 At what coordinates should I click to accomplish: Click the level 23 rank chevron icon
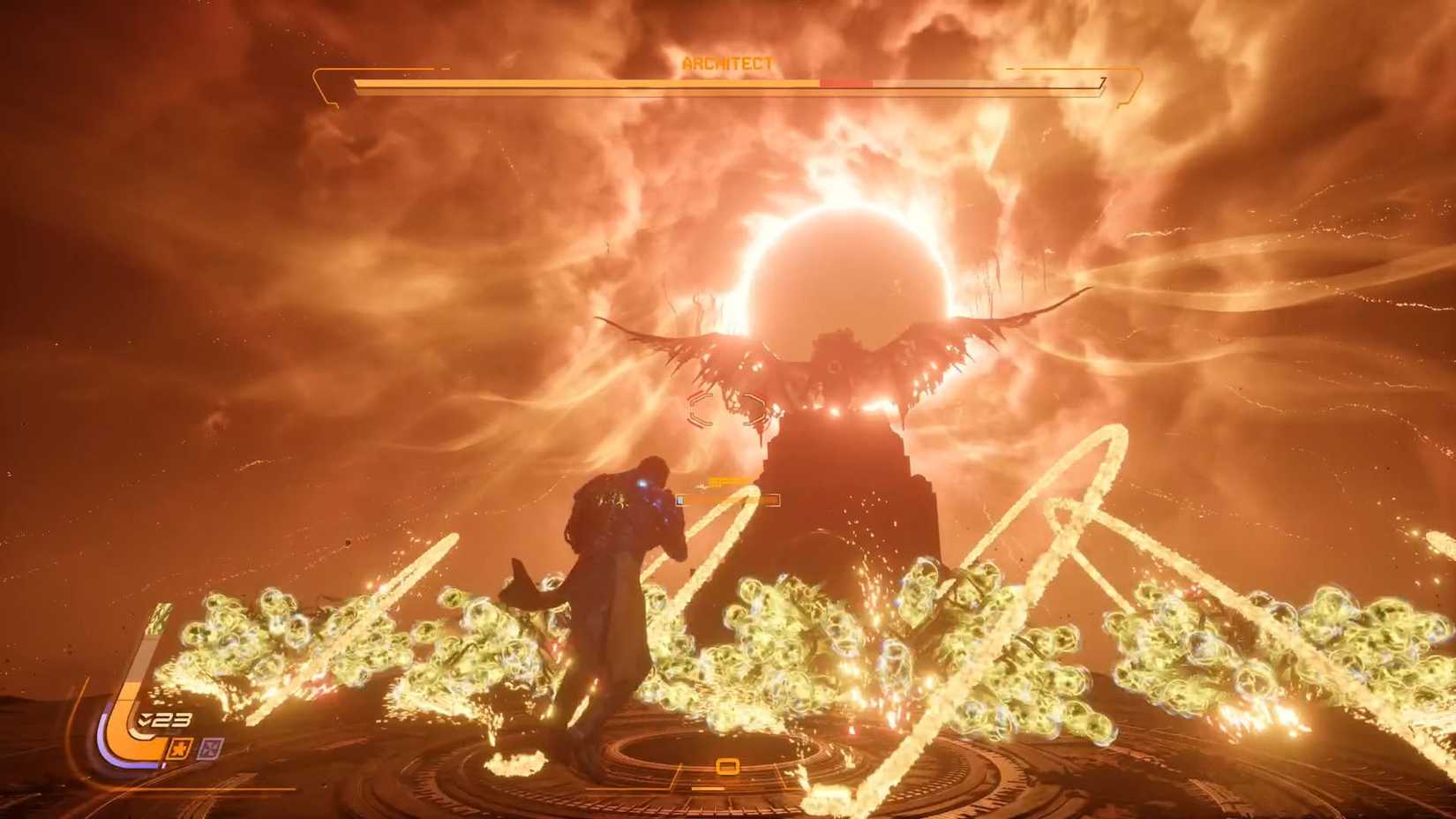coord(144,718)
